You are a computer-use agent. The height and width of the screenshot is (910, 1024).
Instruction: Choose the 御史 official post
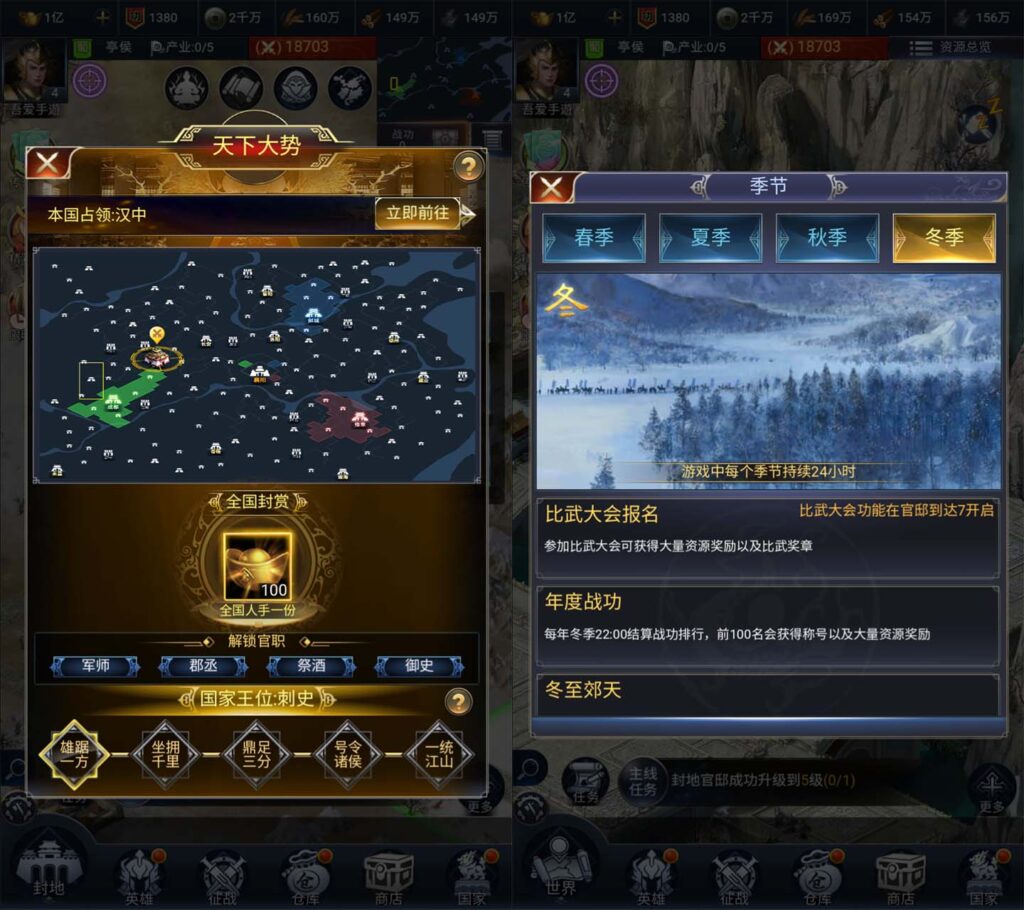pos(419,666)
